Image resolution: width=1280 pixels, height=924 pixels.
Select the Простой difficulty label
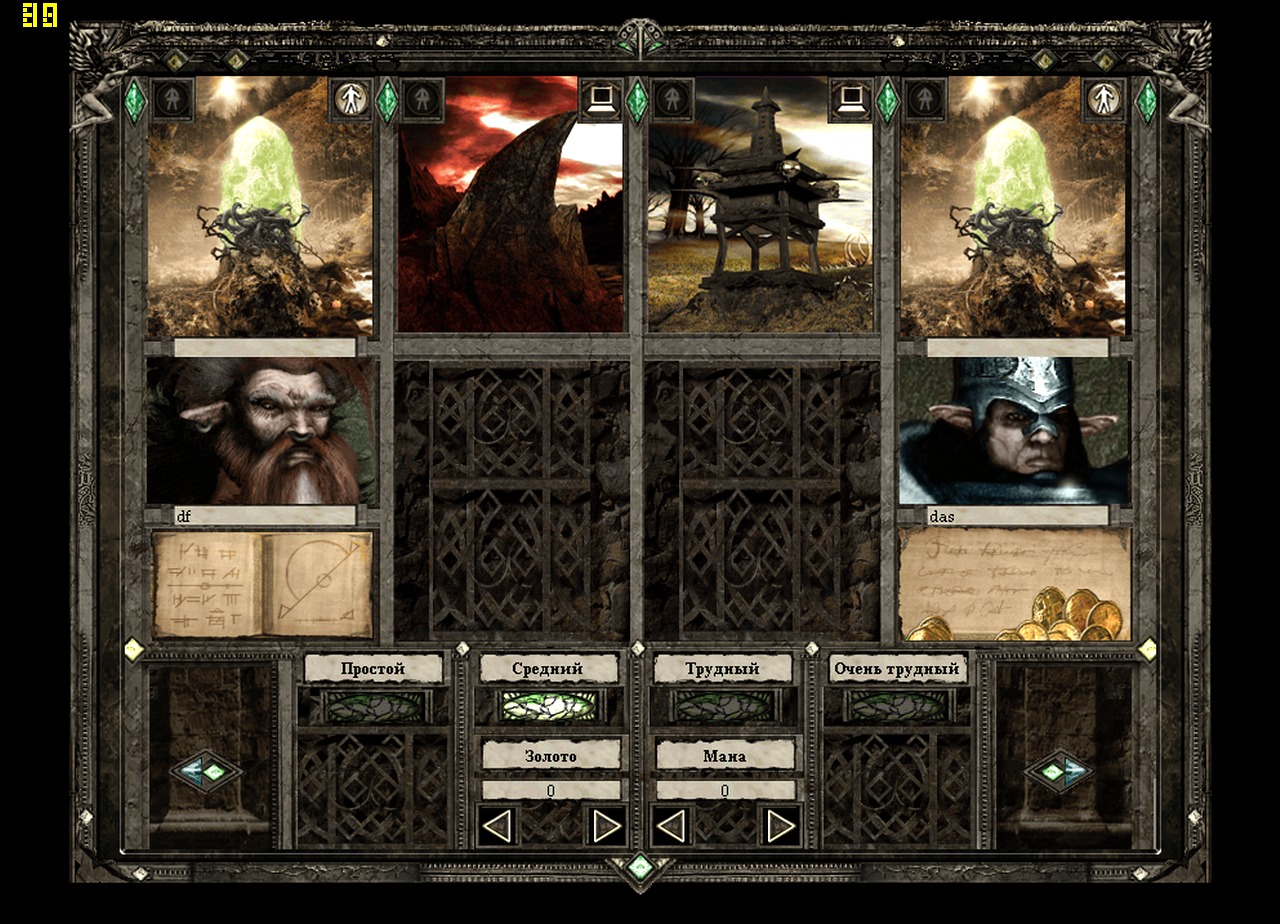tap(372, 668)
